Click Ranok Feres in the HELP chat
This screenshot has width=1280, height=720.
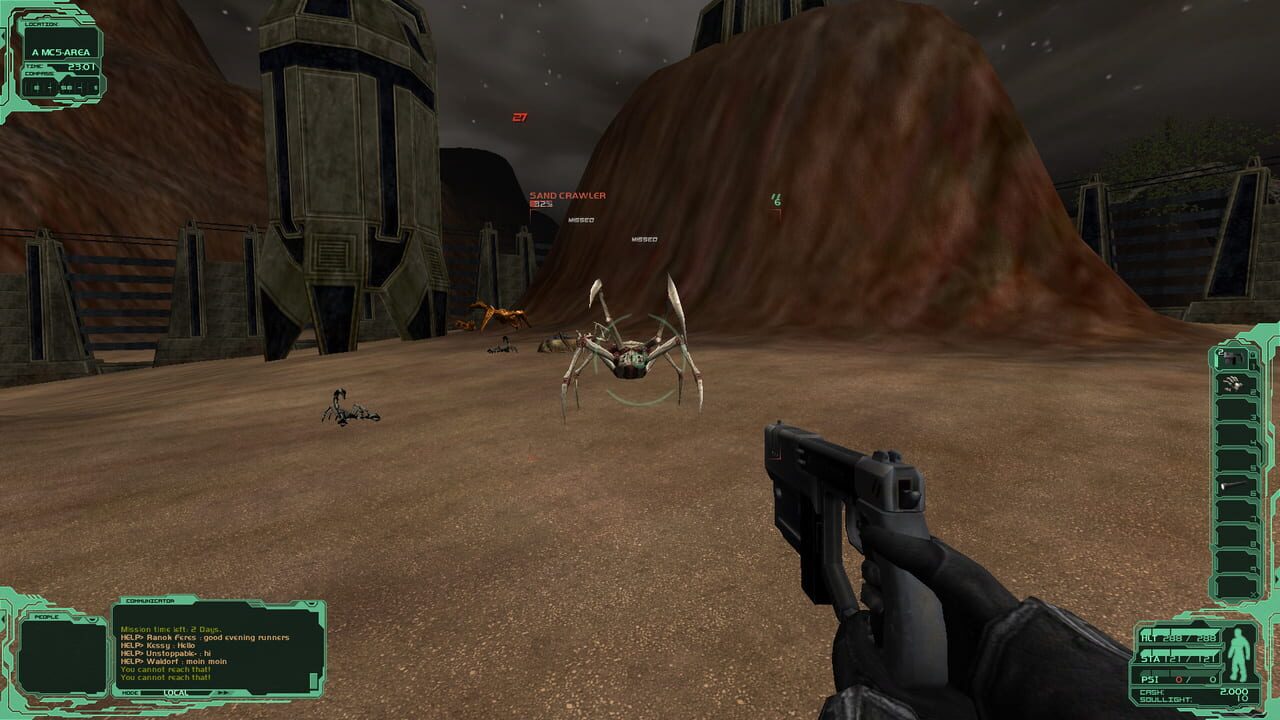click(x=172, y=637)
